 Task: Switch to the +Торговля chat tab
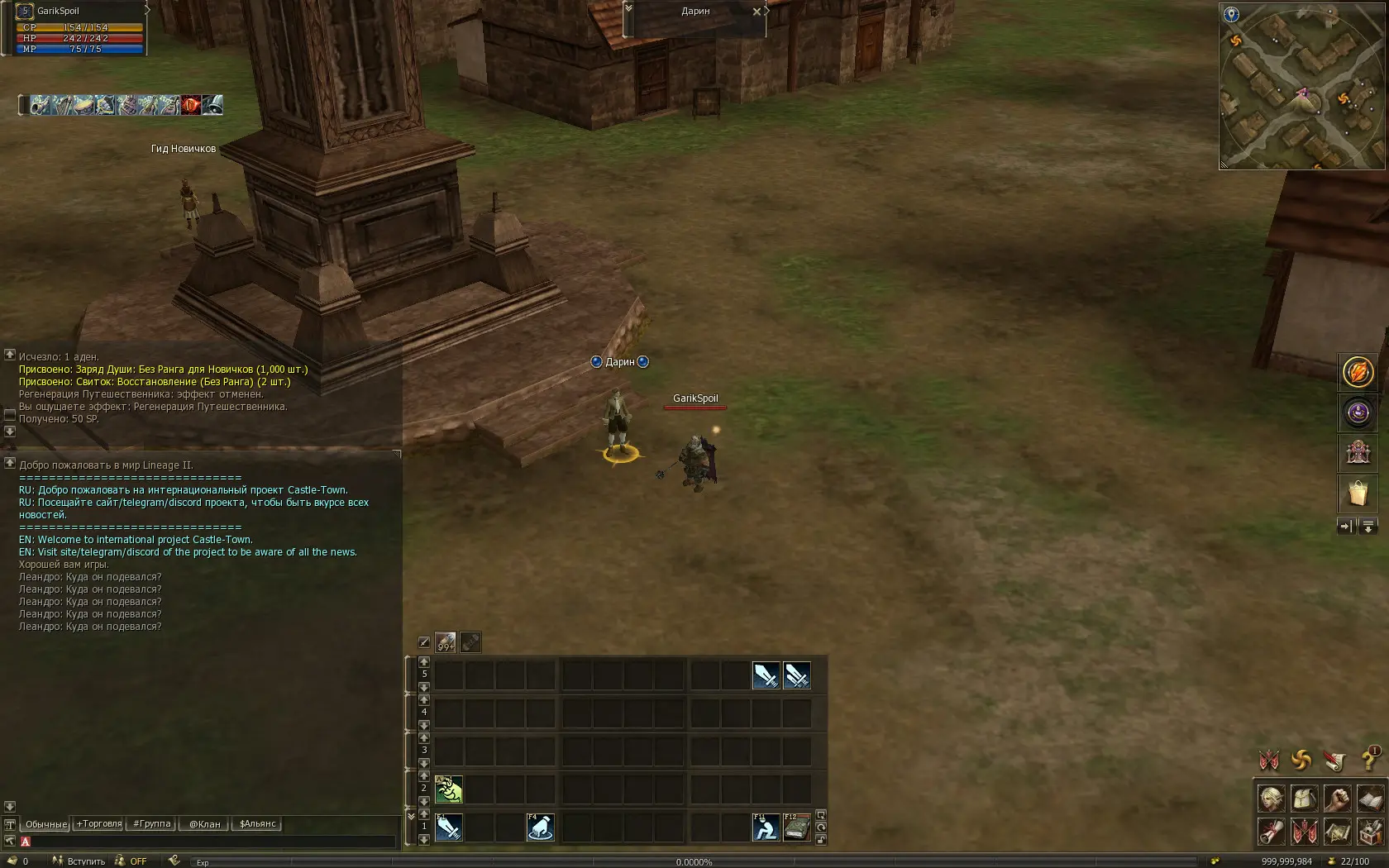(99, 824)
